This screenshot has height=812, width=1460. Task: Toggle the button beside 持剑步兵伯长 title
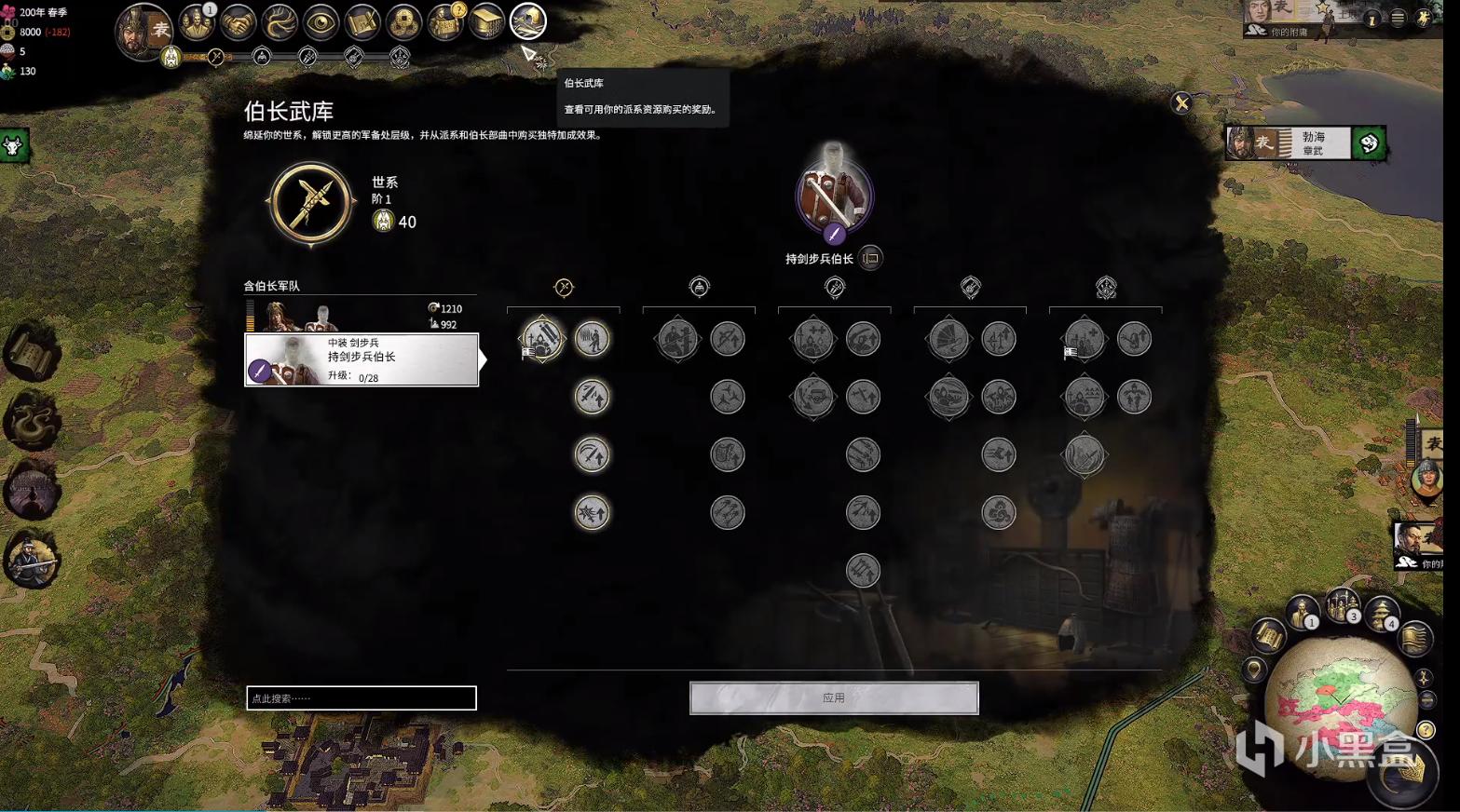(x=871, y=258)
